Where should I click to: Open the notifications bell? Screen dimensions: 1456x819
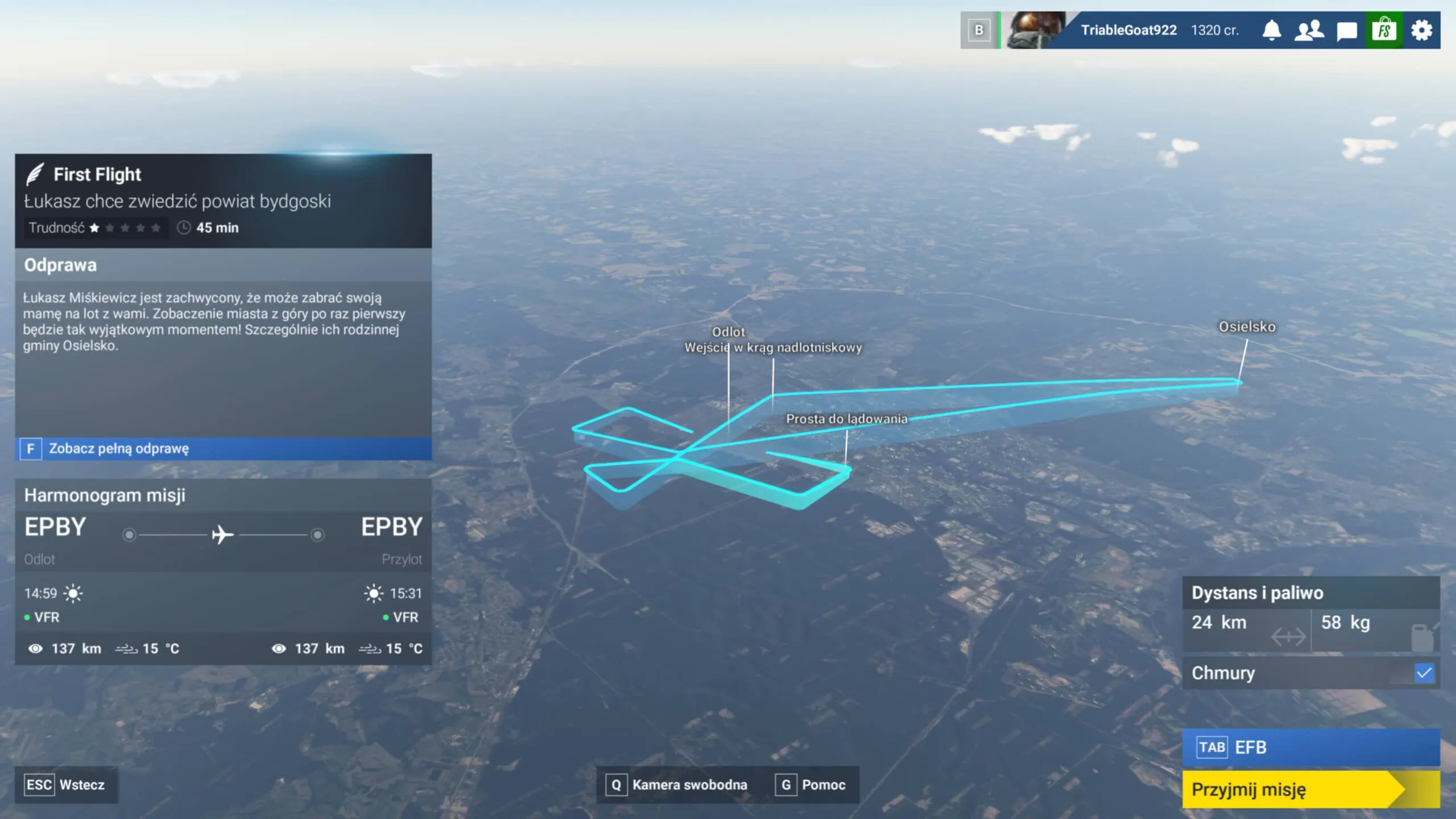[x=1272, y=30]
